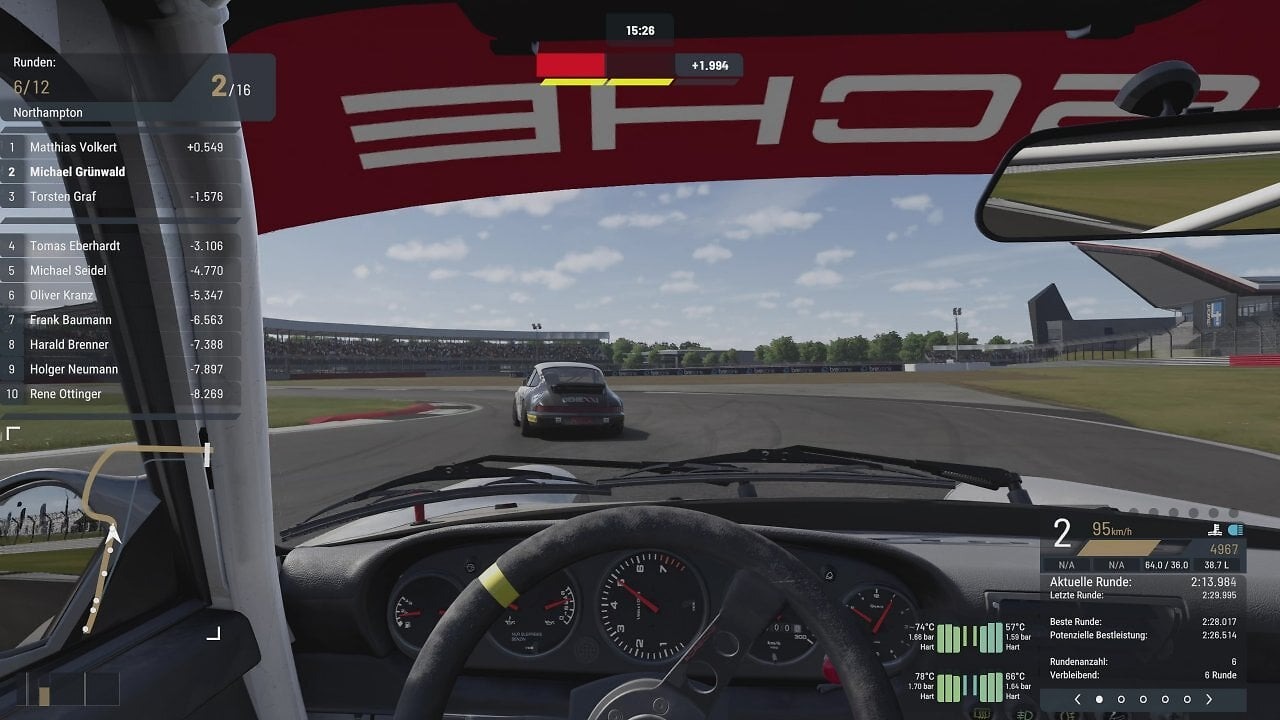
Task: Click Michael Grünwald's standings row
Action: 120,172
